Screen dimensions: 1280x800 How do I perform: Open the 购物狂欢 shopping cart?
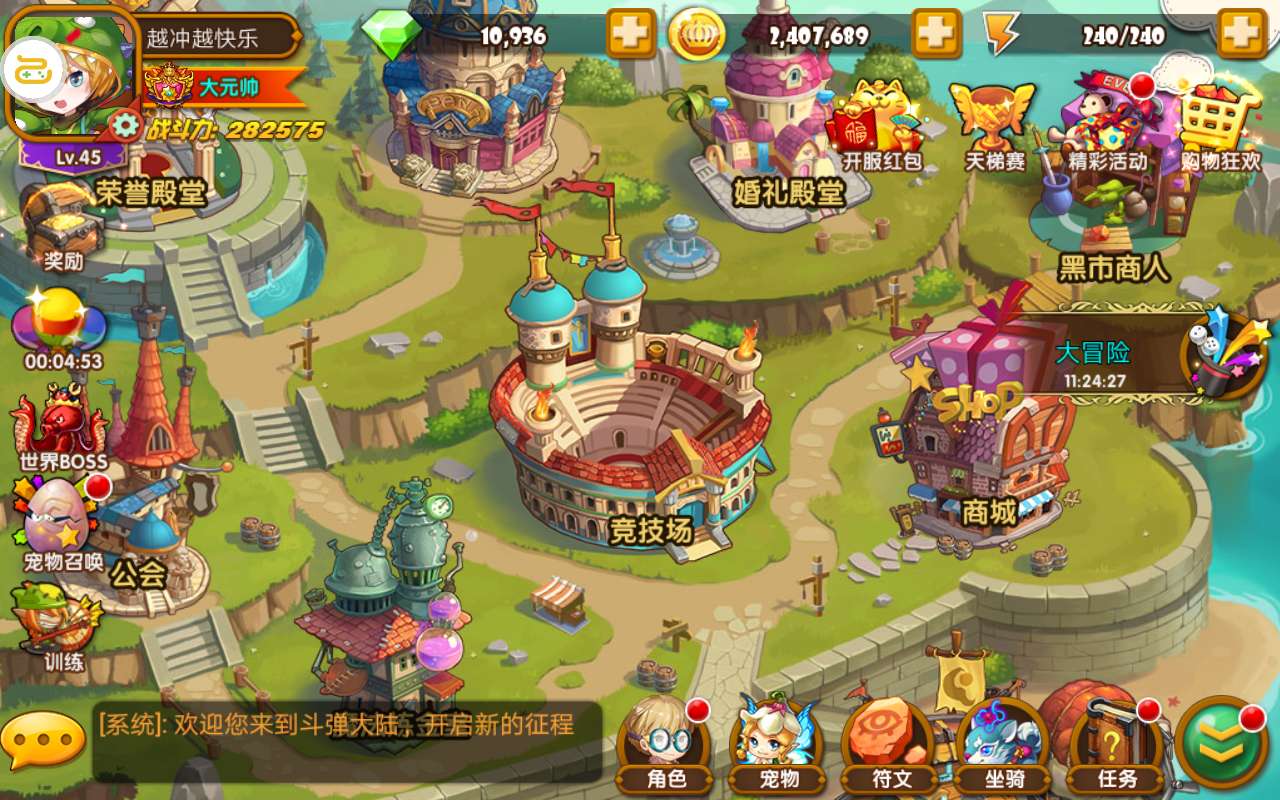1220,125
